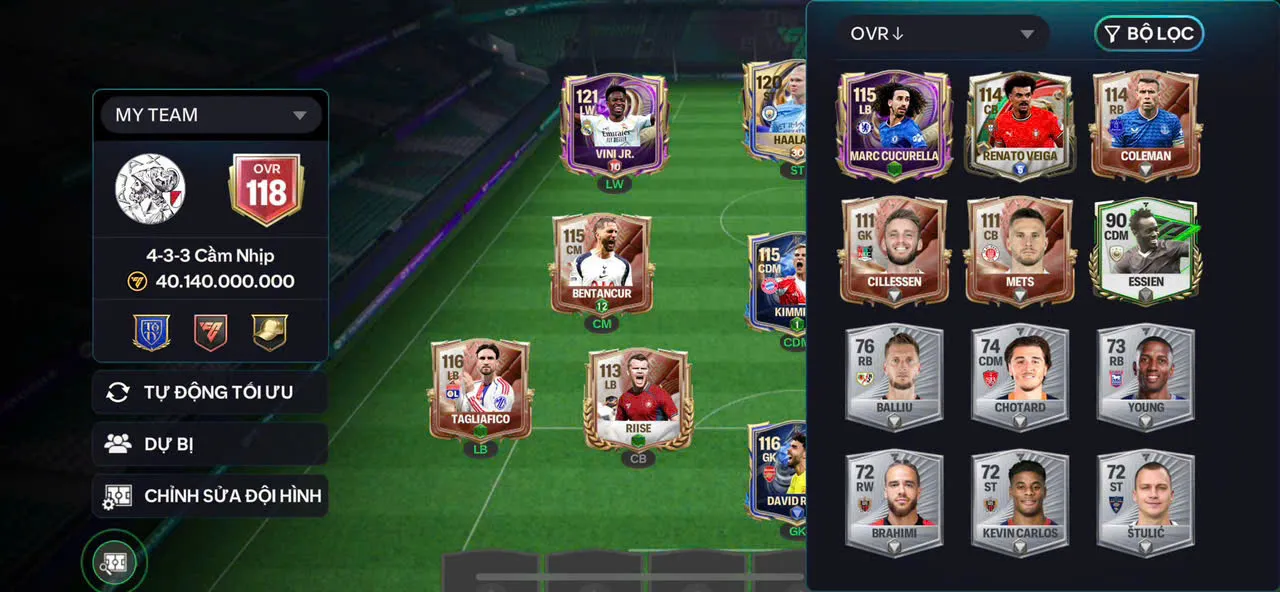Pick the Coleman player card
1280x592 pixels.
click(1145, 124)
